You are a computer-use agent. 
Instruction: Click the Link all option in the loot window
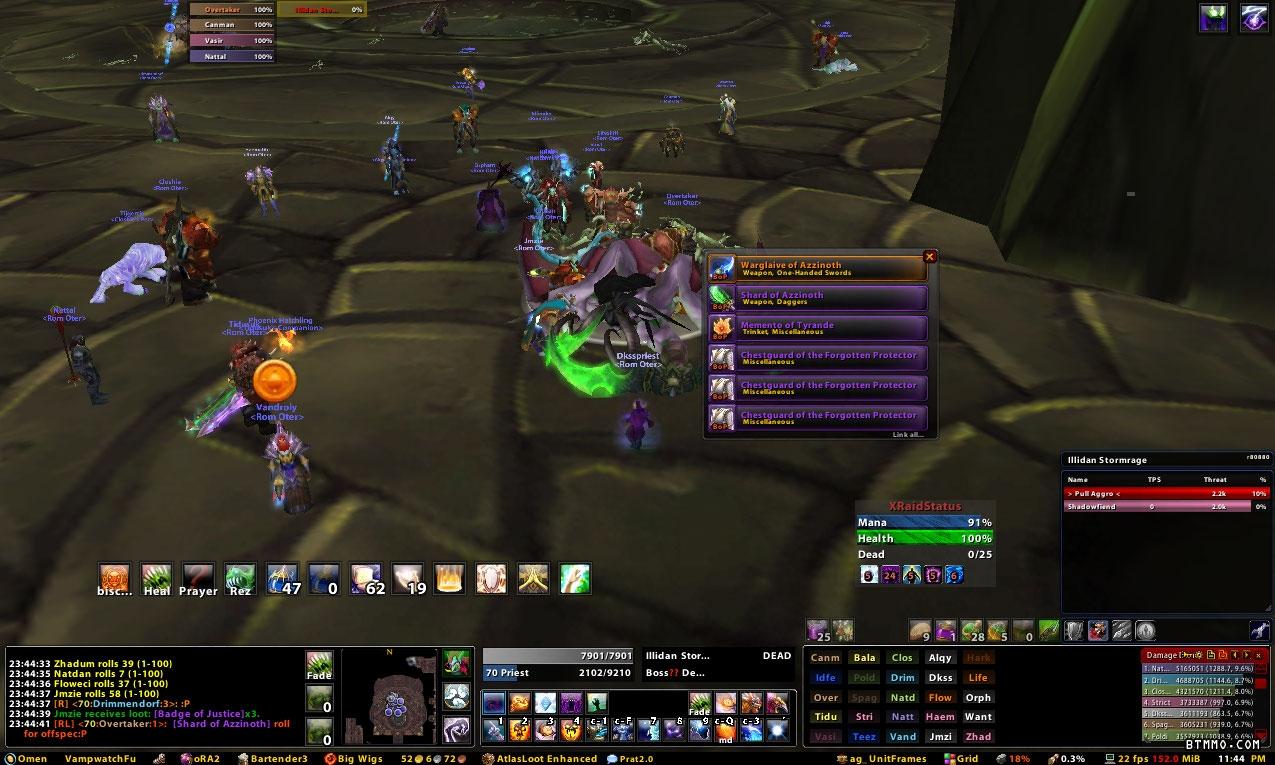(908, 435)
